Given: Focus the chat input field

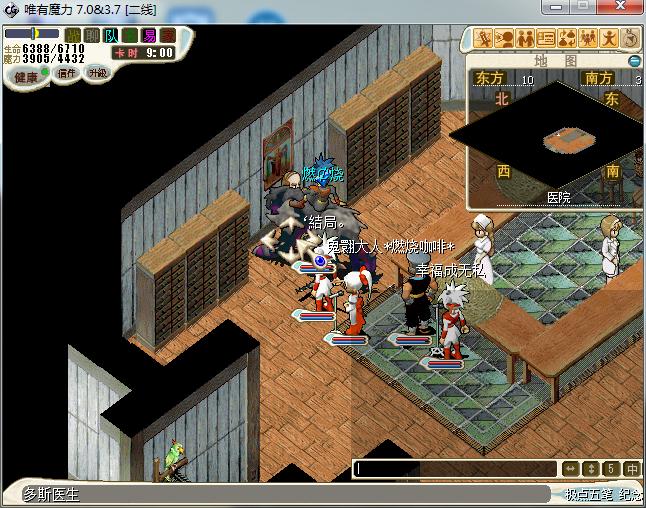Looking at the screenshot, I should click(x=455, y=468).
